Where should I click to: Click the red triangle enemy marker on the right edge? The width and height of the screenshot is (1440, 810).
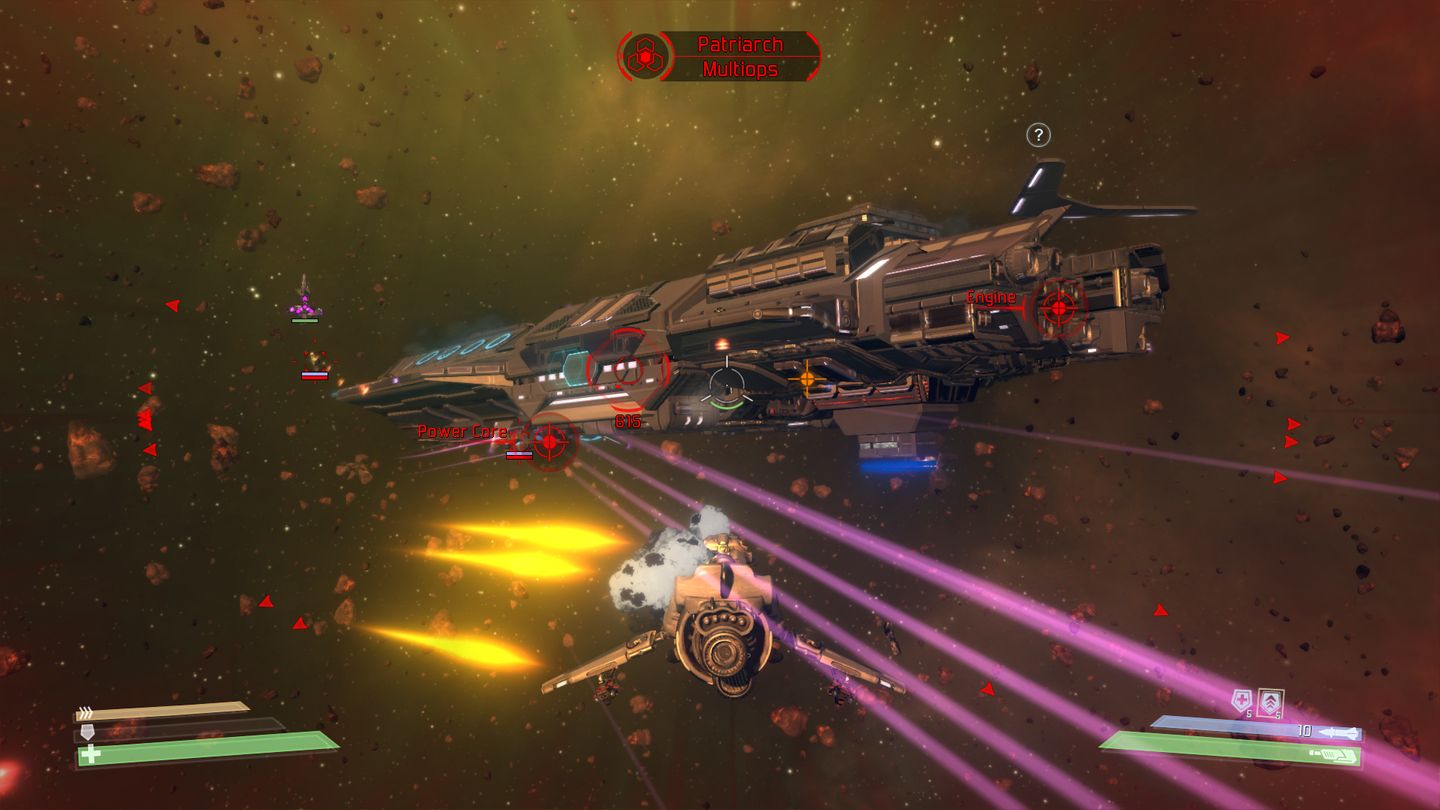click(1283, 339)
